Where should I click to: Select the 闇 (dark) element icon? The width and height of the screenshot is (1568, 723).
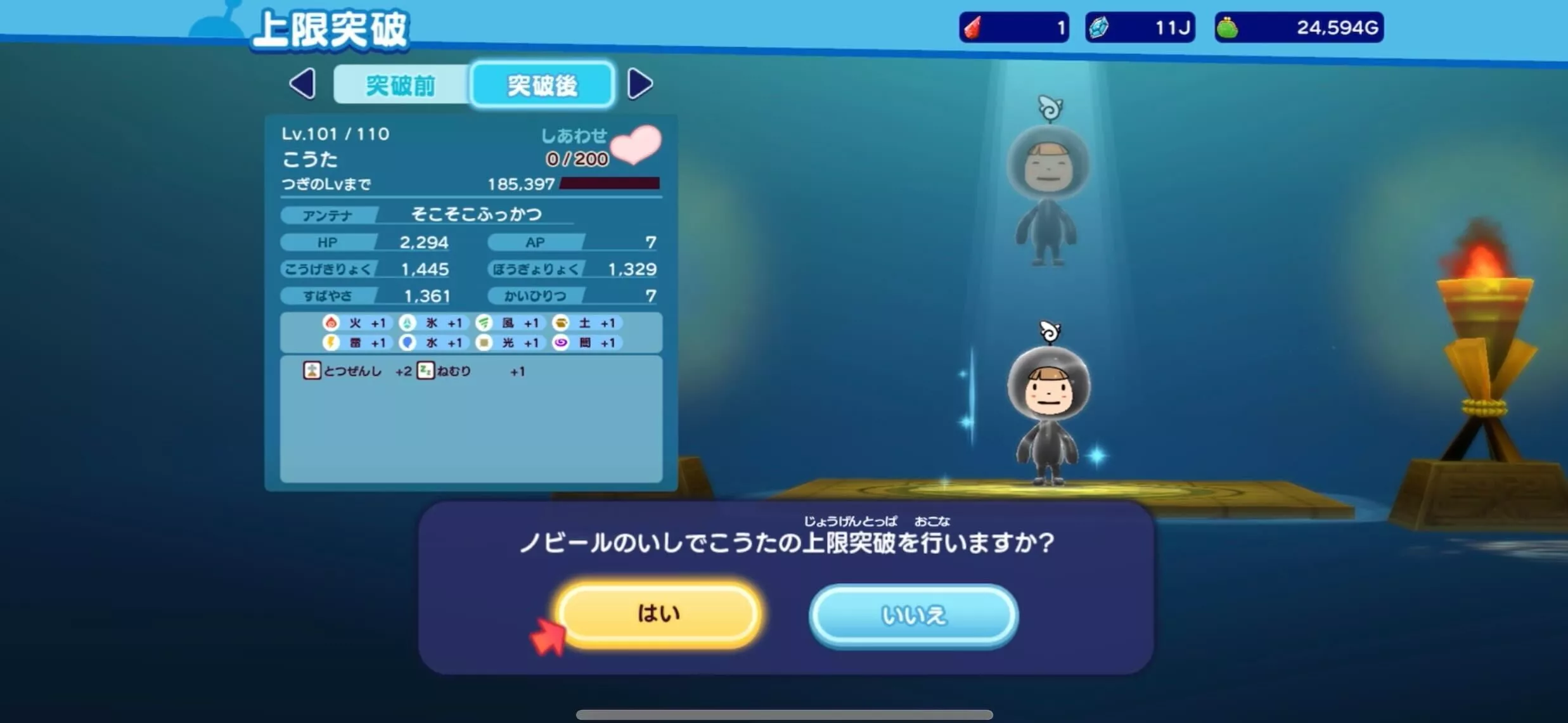click(562, 343)
